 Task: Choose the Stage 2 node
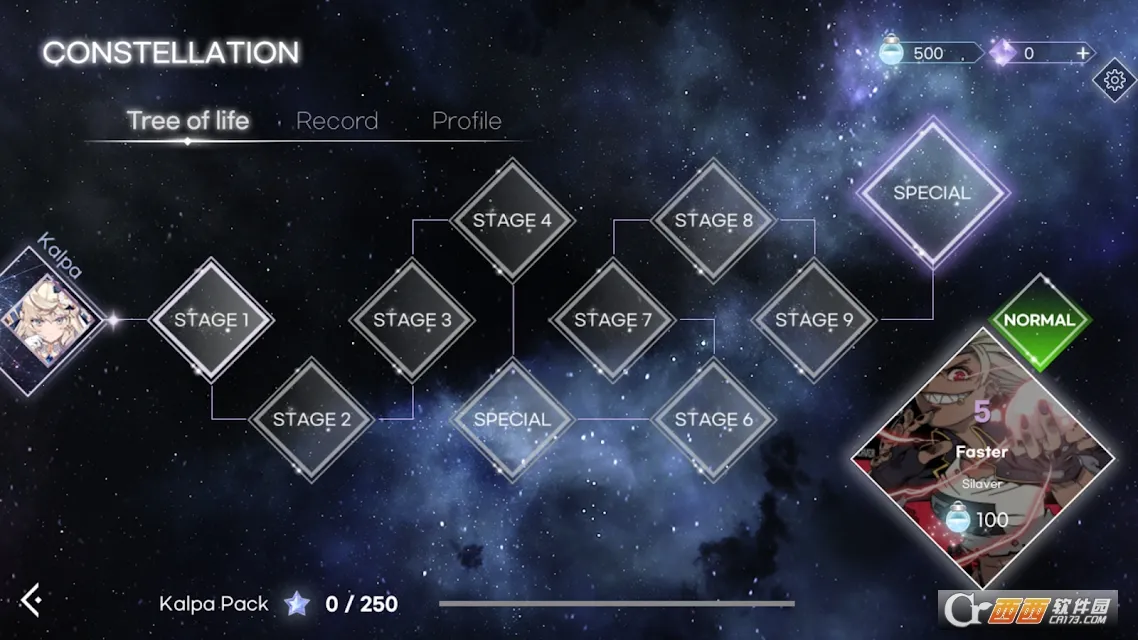click(x=312, y=419)
